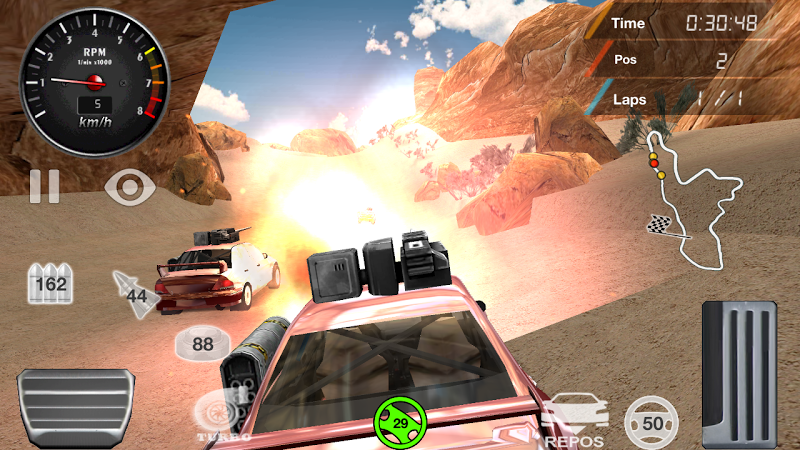Use the tire icon showing 50
The height and width of the screenshot is (450, 800).
pos(651,422)
